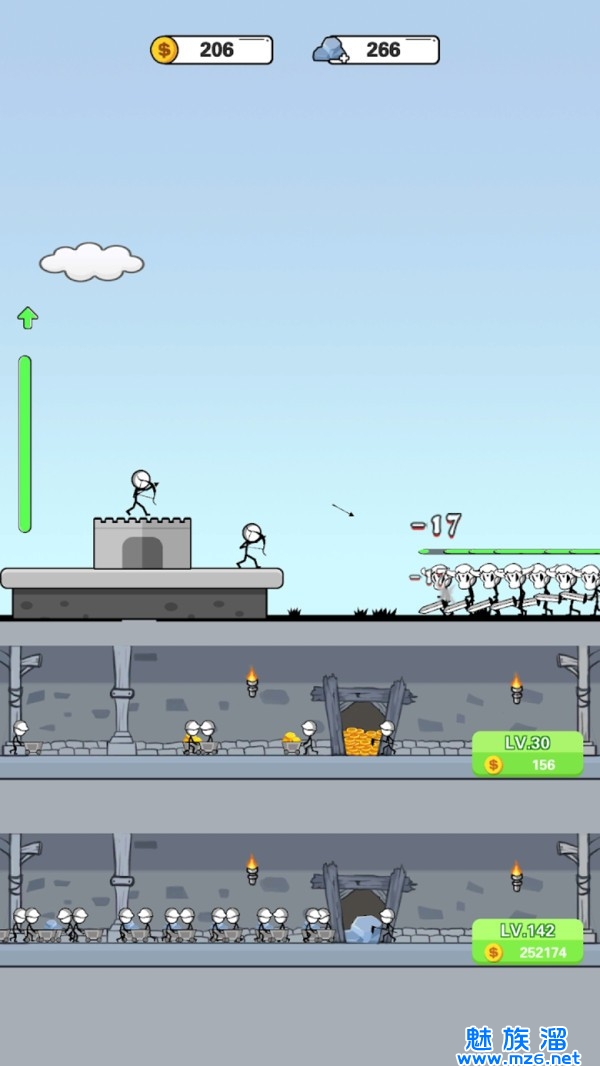Upgrade the stone mine LV.142 button
The height and width of the screenshot is (1066, 600).
527,941
